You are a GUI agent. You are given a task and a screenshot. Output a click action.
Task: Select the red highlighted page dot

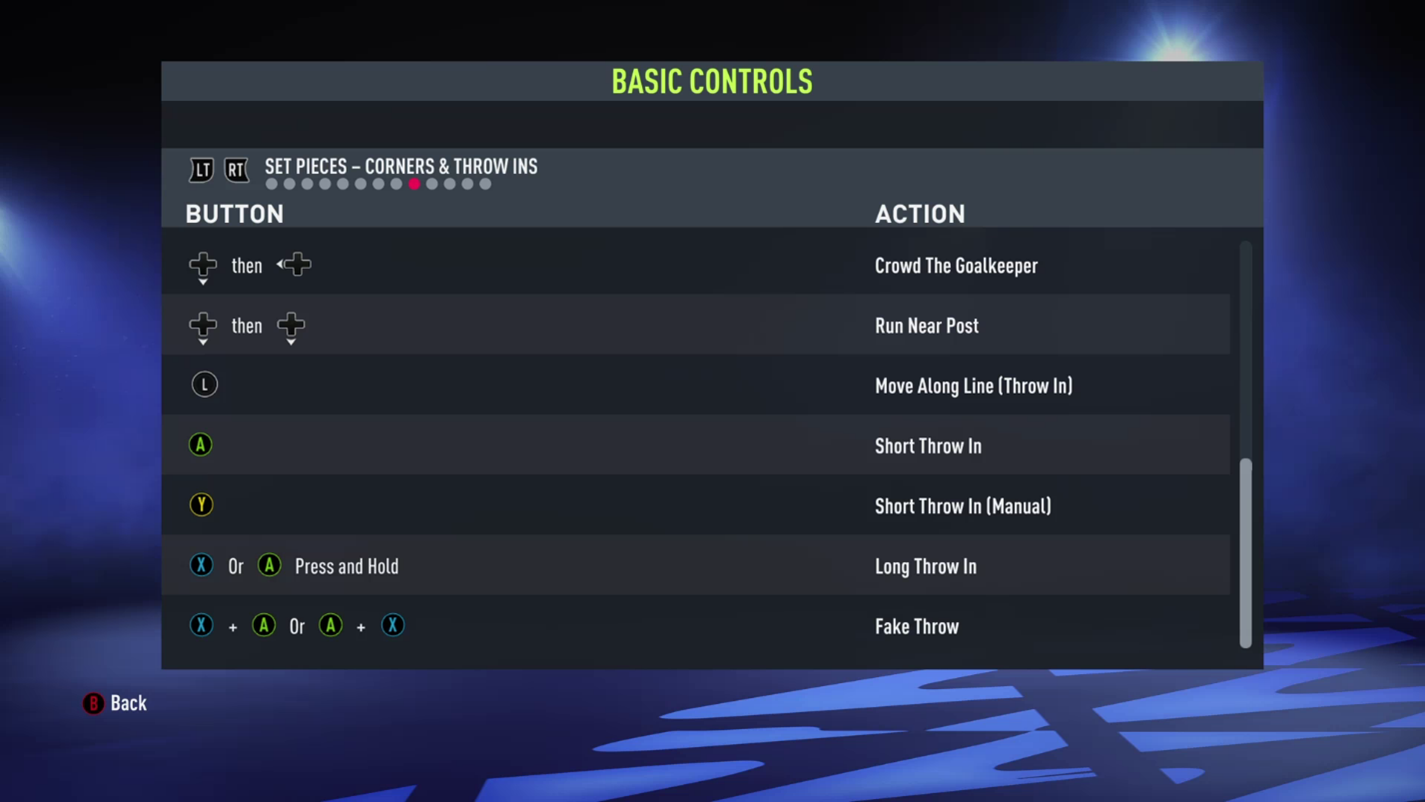point(414,184)
